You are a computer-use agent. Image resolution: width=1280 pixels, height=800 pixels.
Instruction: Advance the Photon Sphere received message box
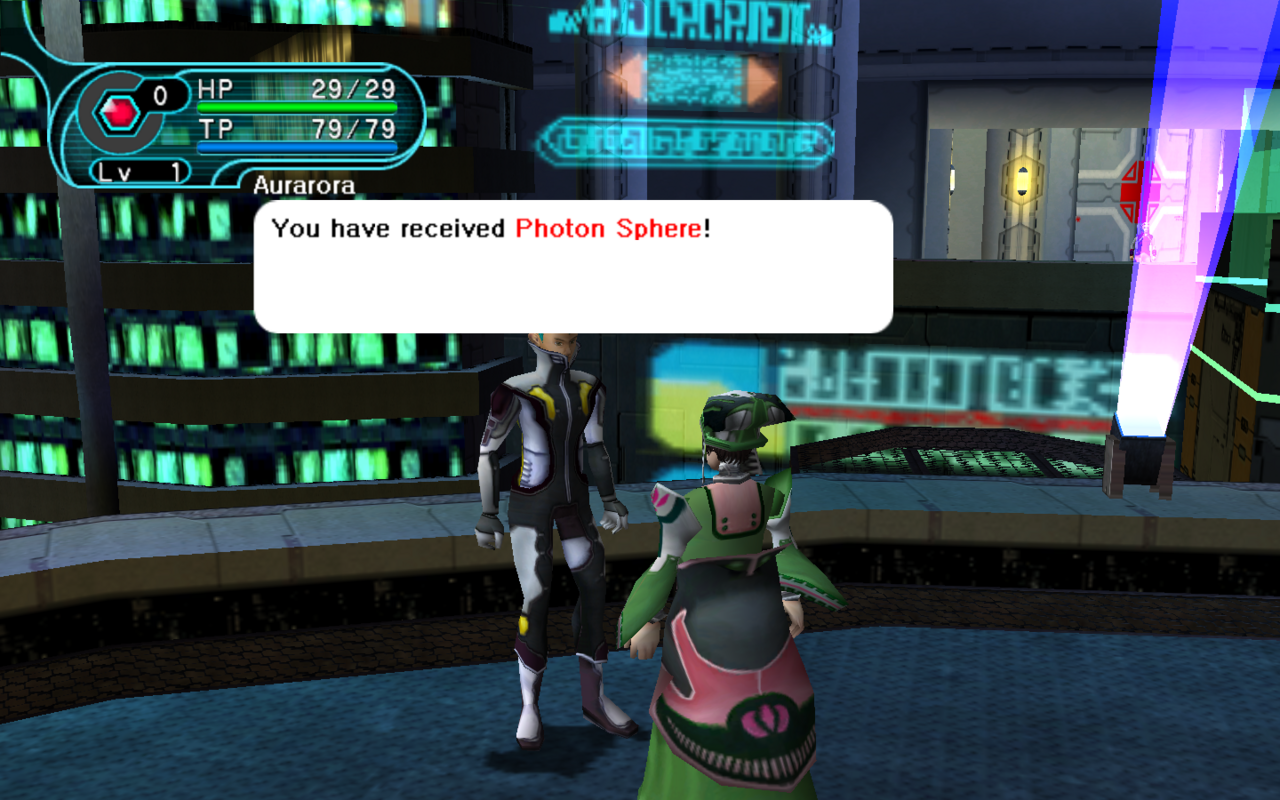pyautogui.click(x=573, y=267)
